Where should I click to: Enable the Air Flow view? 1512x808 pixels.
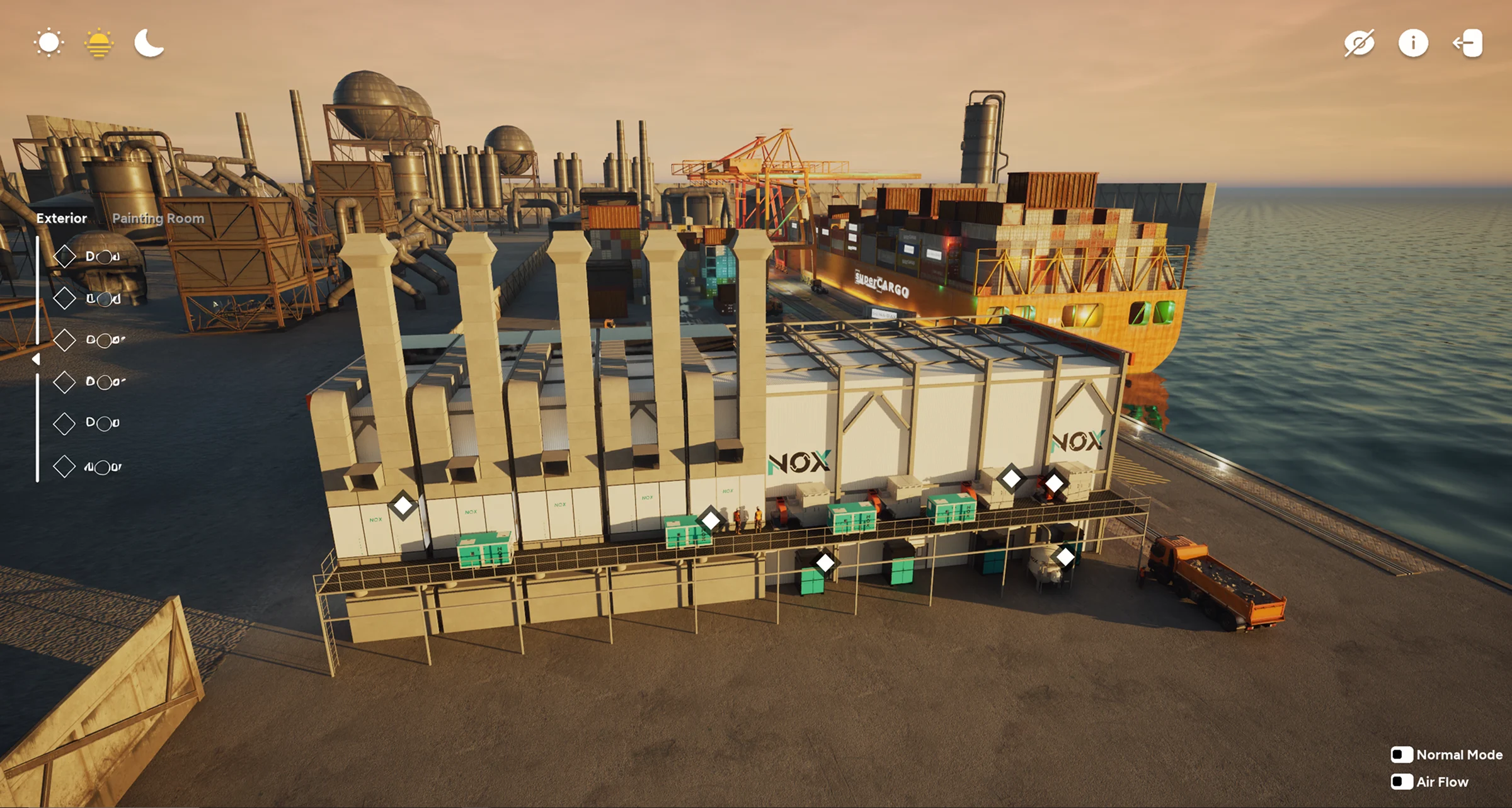(x=1402, y=782)
